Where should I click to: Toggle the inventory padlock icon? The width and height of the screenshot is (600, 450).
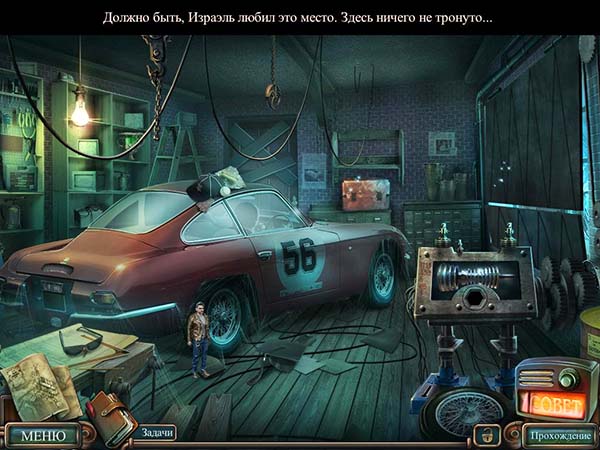487,434
